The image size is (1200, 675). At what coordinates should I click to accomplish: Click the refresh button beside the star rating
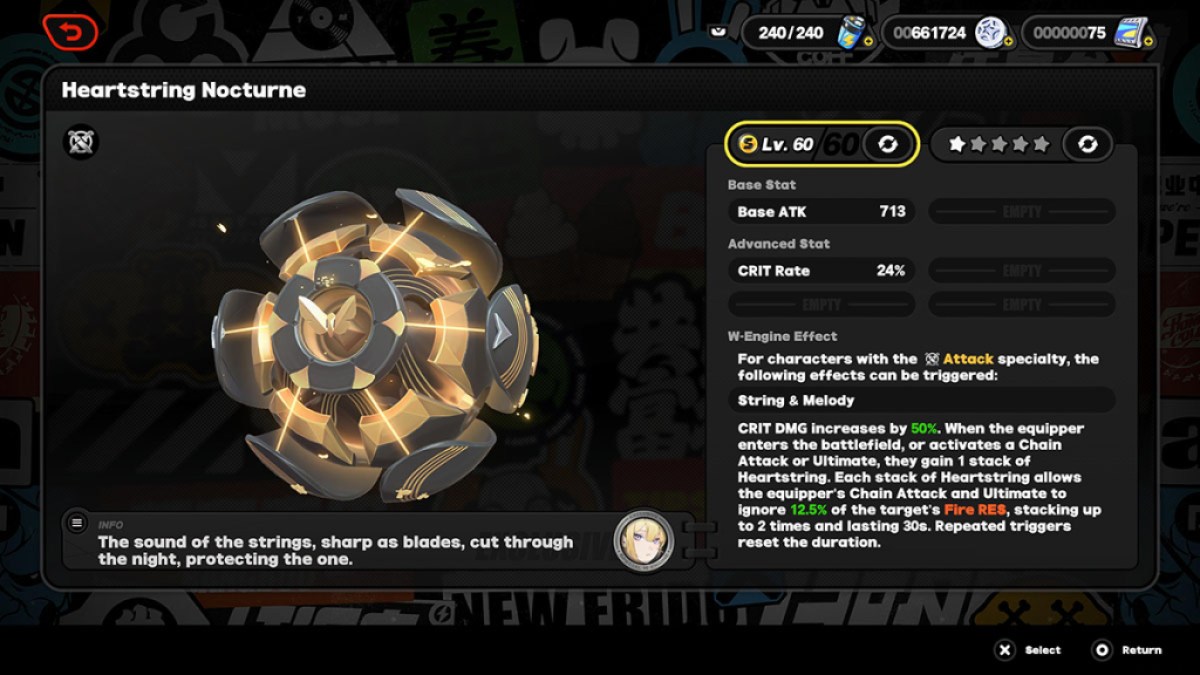tap(1087, 145)
